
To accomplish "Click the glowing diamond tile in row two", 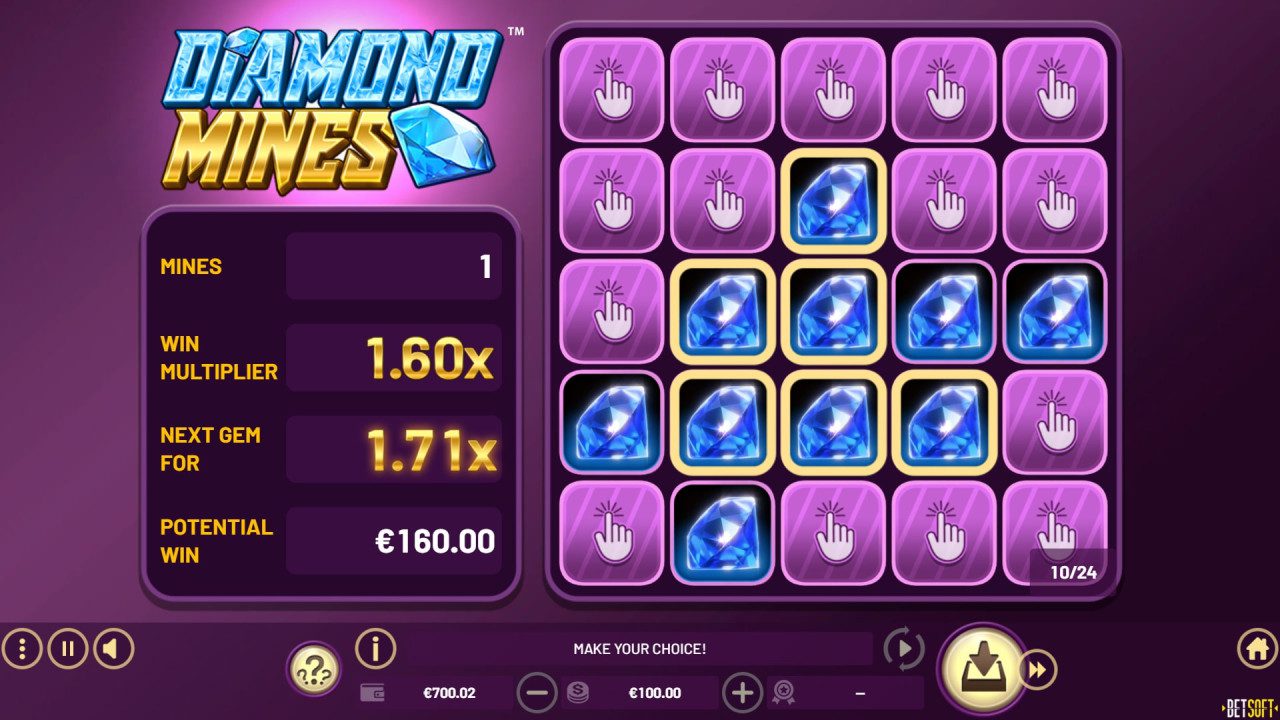I will [x=833, y=200].
